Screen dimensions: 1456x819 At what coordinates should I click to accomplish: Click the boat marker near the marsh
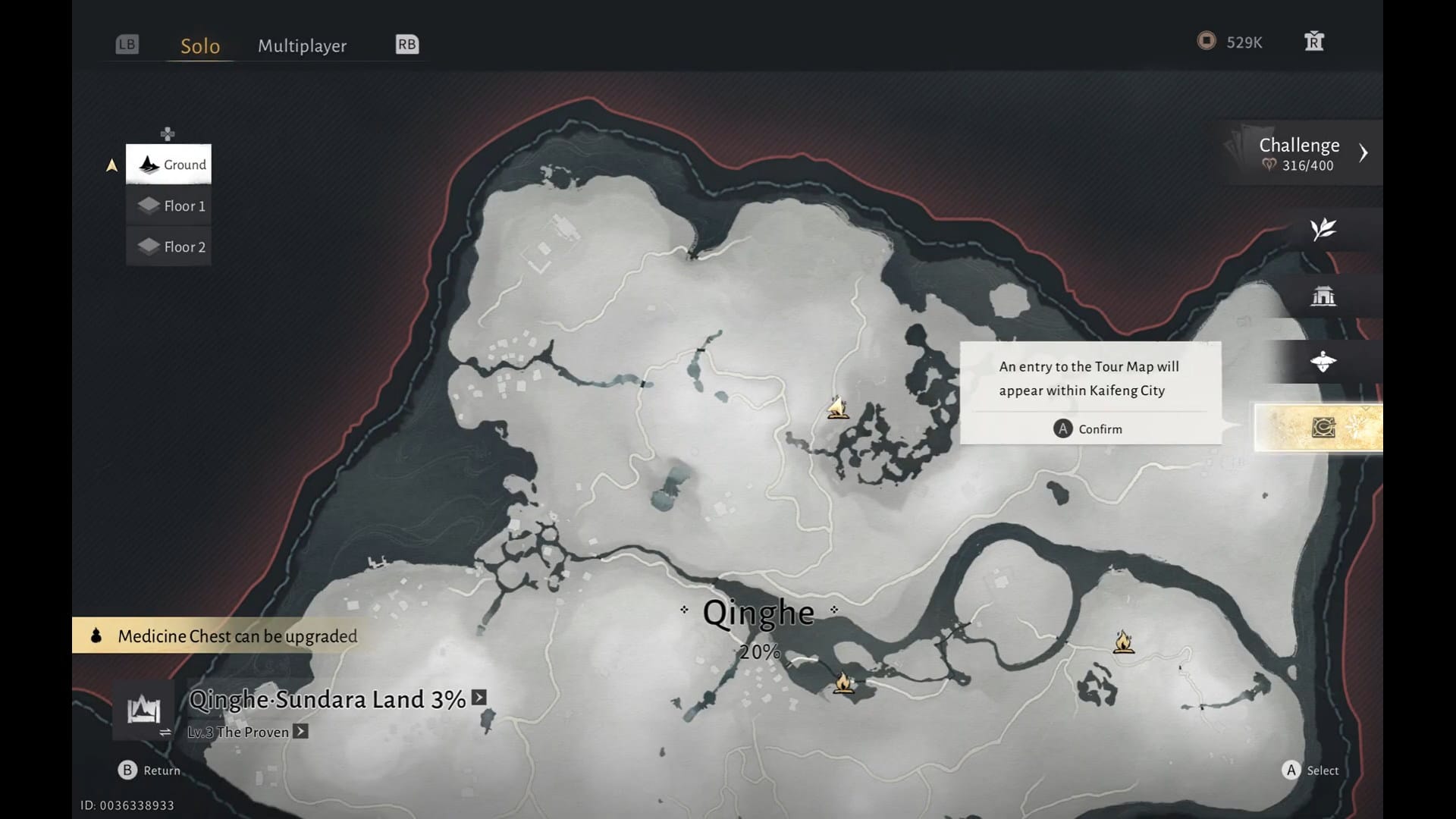[x=837, y=408]
